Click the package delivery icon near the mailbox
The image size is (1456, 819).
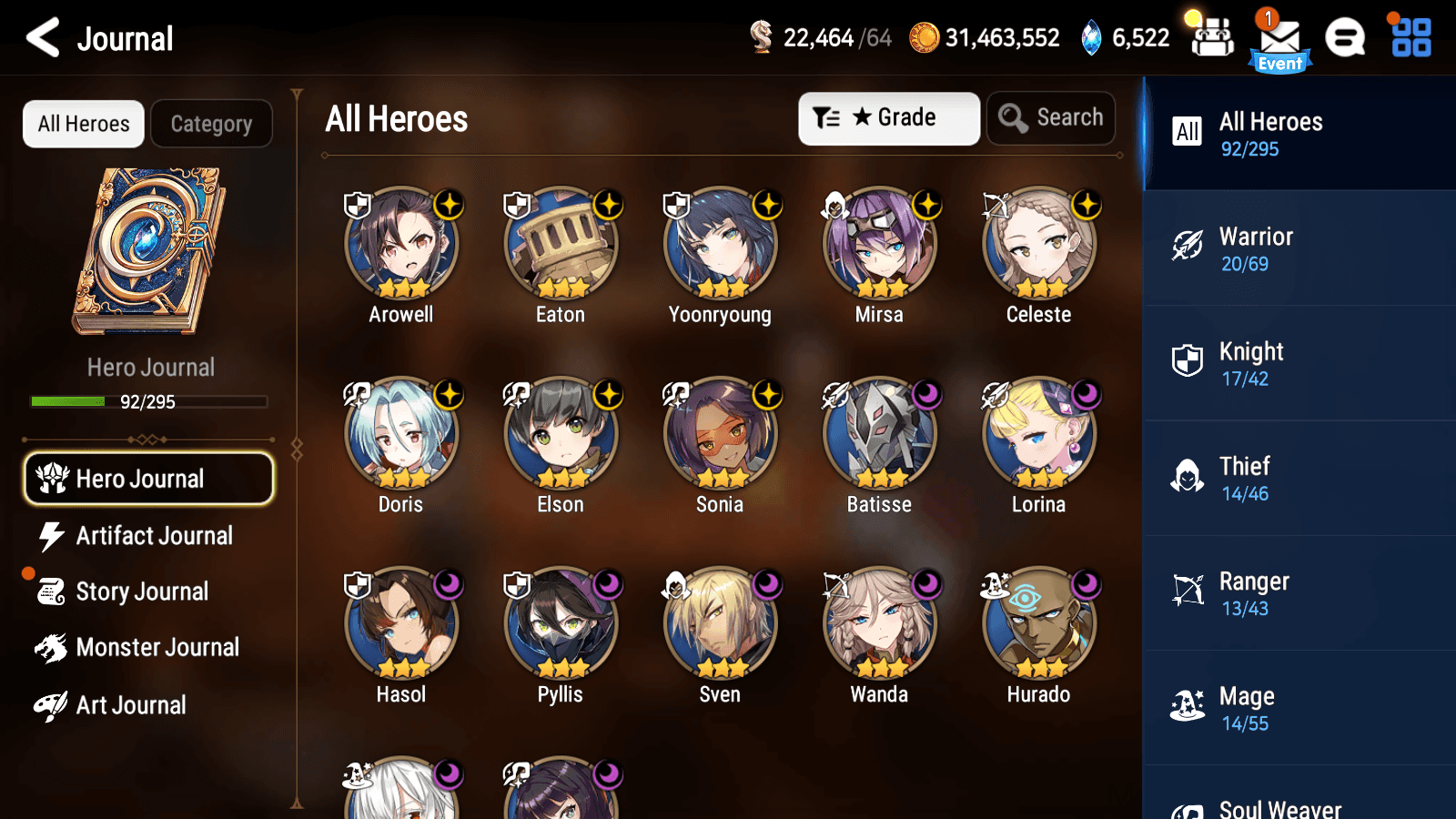1212,38
